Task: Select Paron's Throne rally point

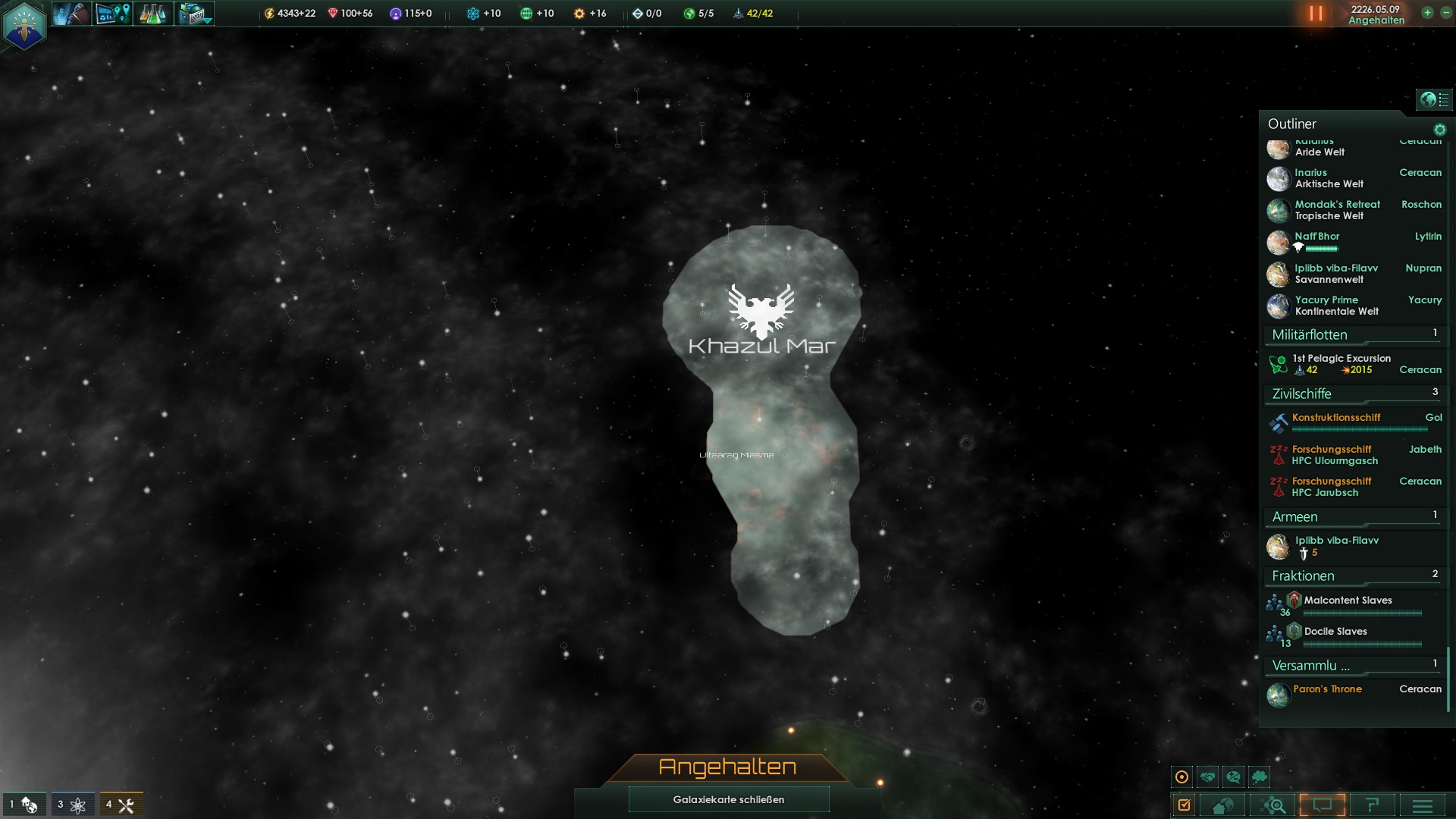Action: coord(1327,689)
